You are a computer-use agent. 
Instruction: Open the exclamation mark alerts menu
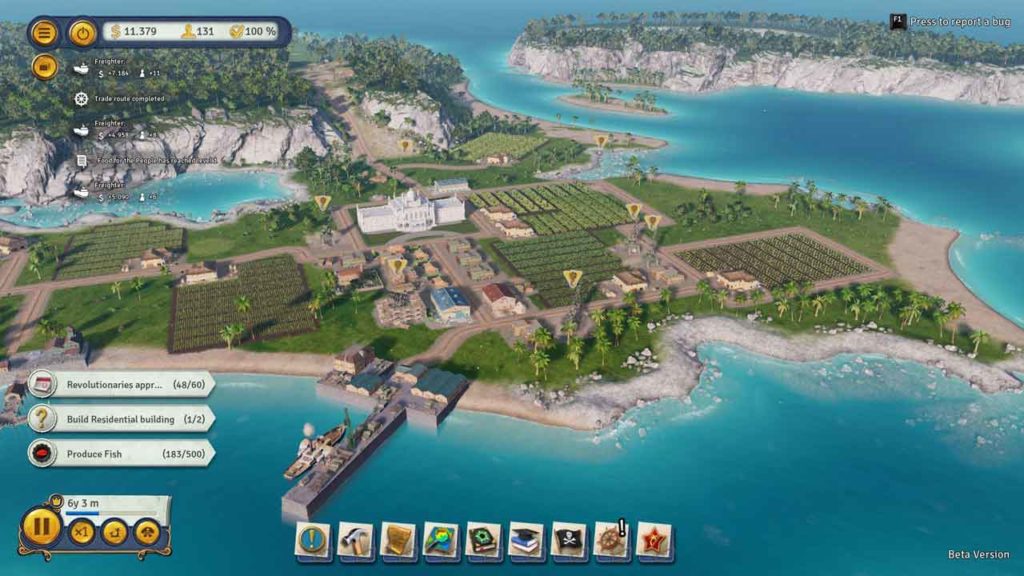(313, 540)
